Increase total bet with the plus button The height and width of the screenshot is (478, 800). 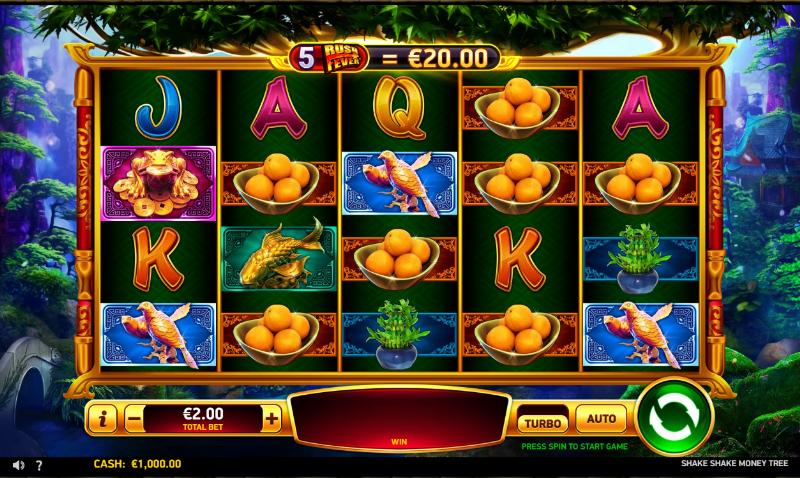pos(272,419)
